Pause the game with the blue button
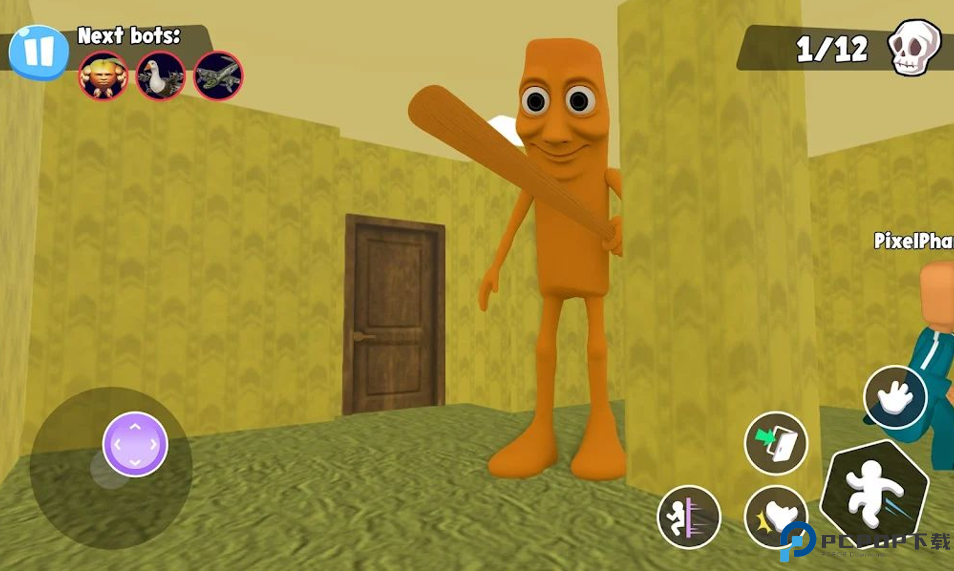The width and height of the screenshot is (954, 571). coord(38,52)
